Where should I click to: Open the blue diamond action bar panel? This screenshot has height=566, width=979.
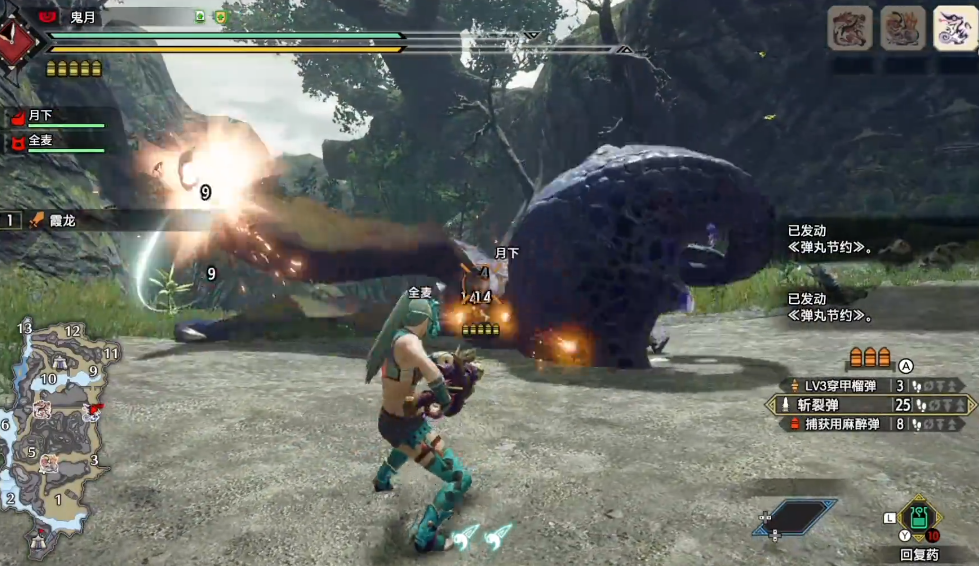[796, 517]
